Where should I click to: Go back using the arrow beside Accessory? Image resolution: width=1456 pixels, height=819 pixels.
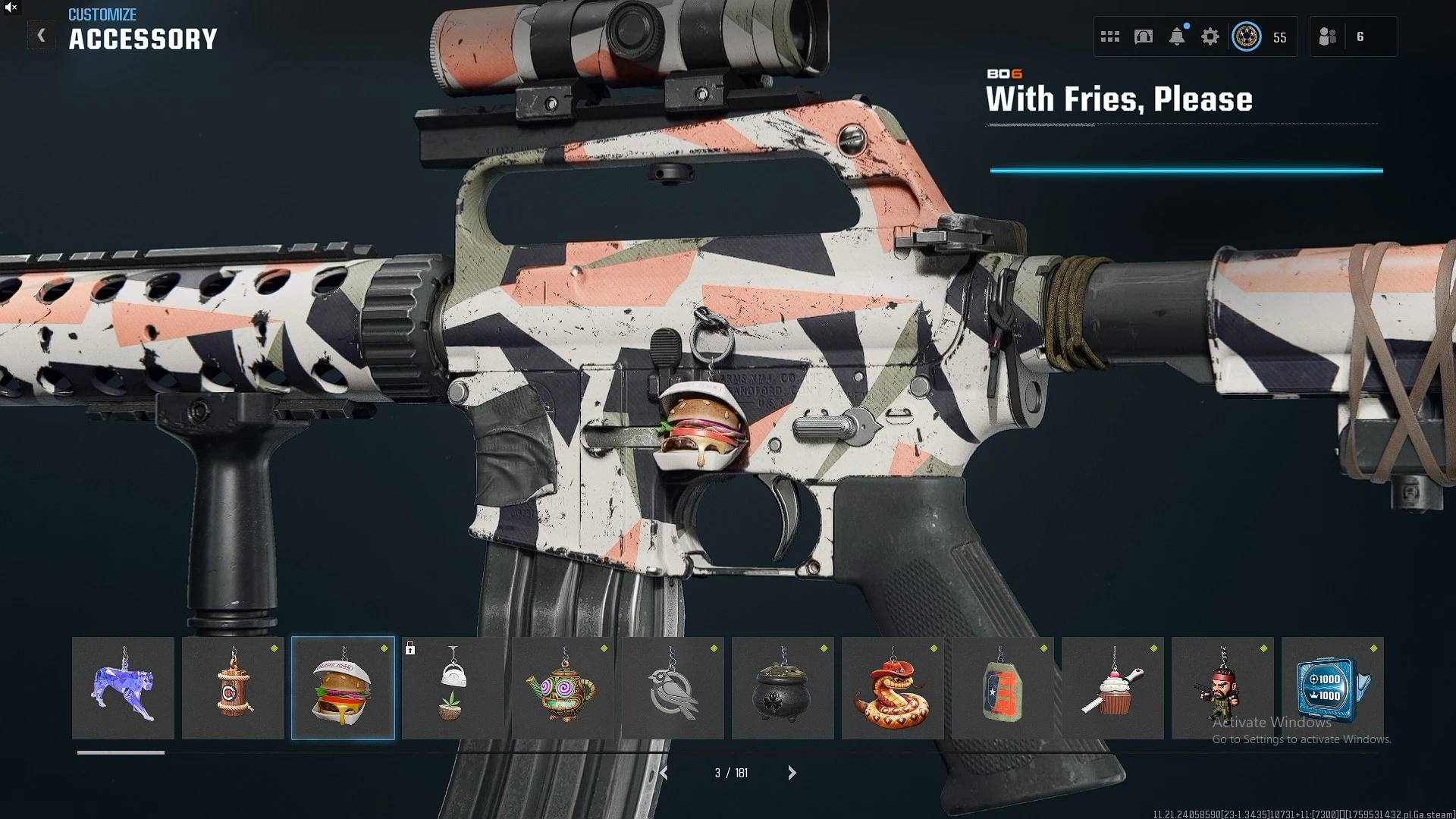42,36
